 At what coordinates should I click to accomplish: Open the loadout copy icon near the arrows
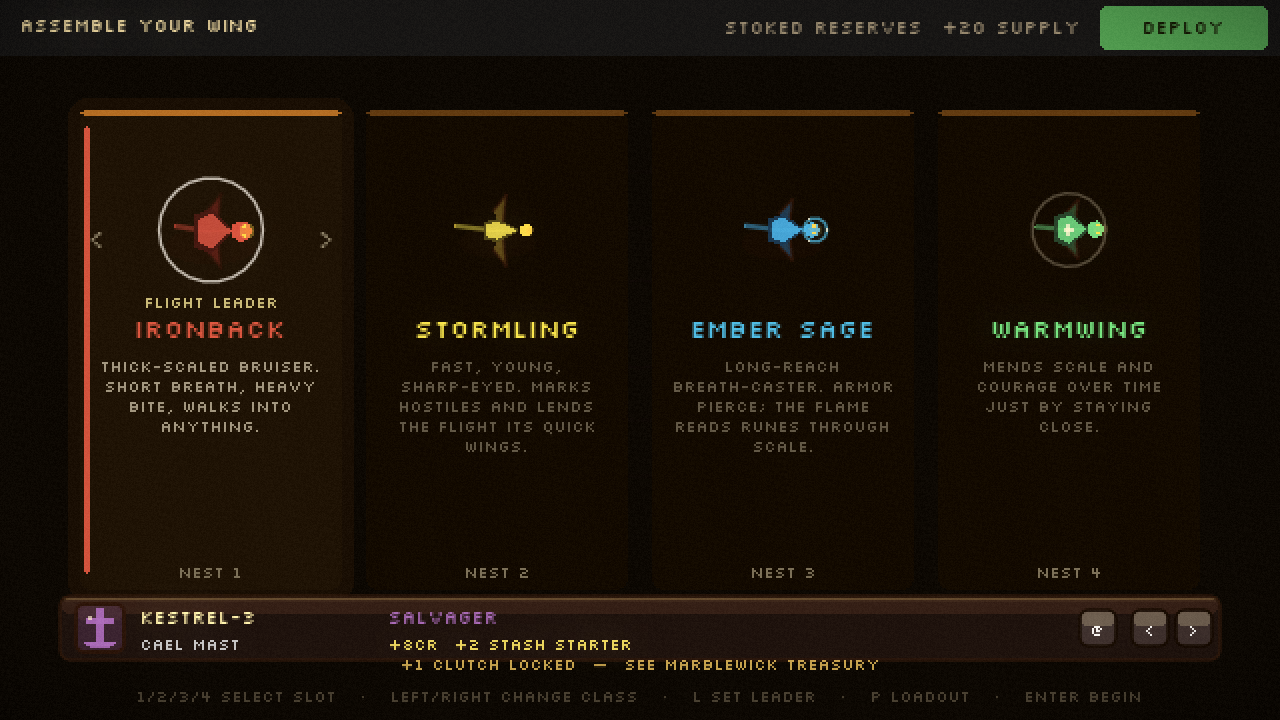pos(1097,630)
